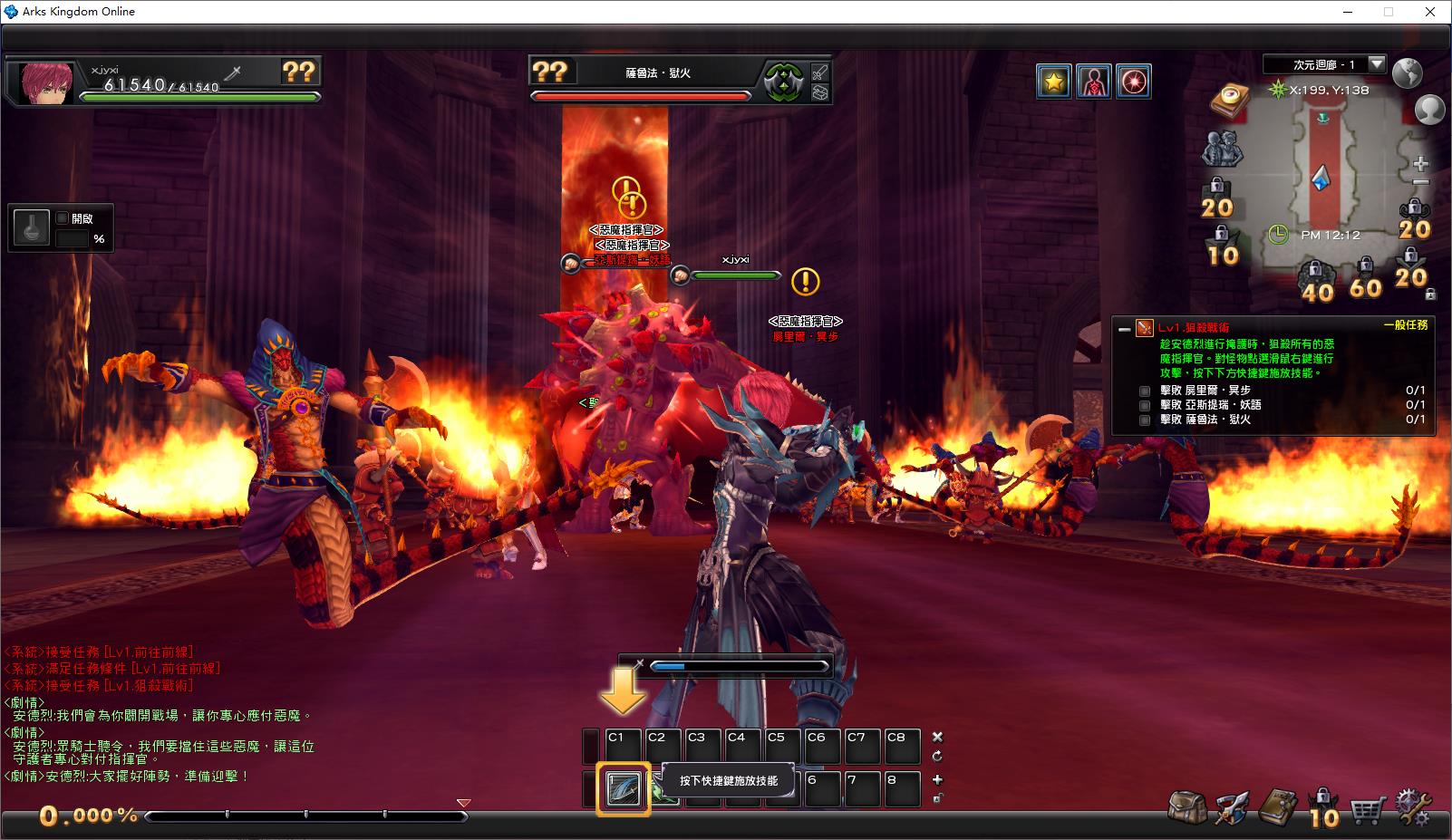Rotate the hotbar using the circular arrow button
This screenshot has width=1452, height=840.
coord(937,757)
